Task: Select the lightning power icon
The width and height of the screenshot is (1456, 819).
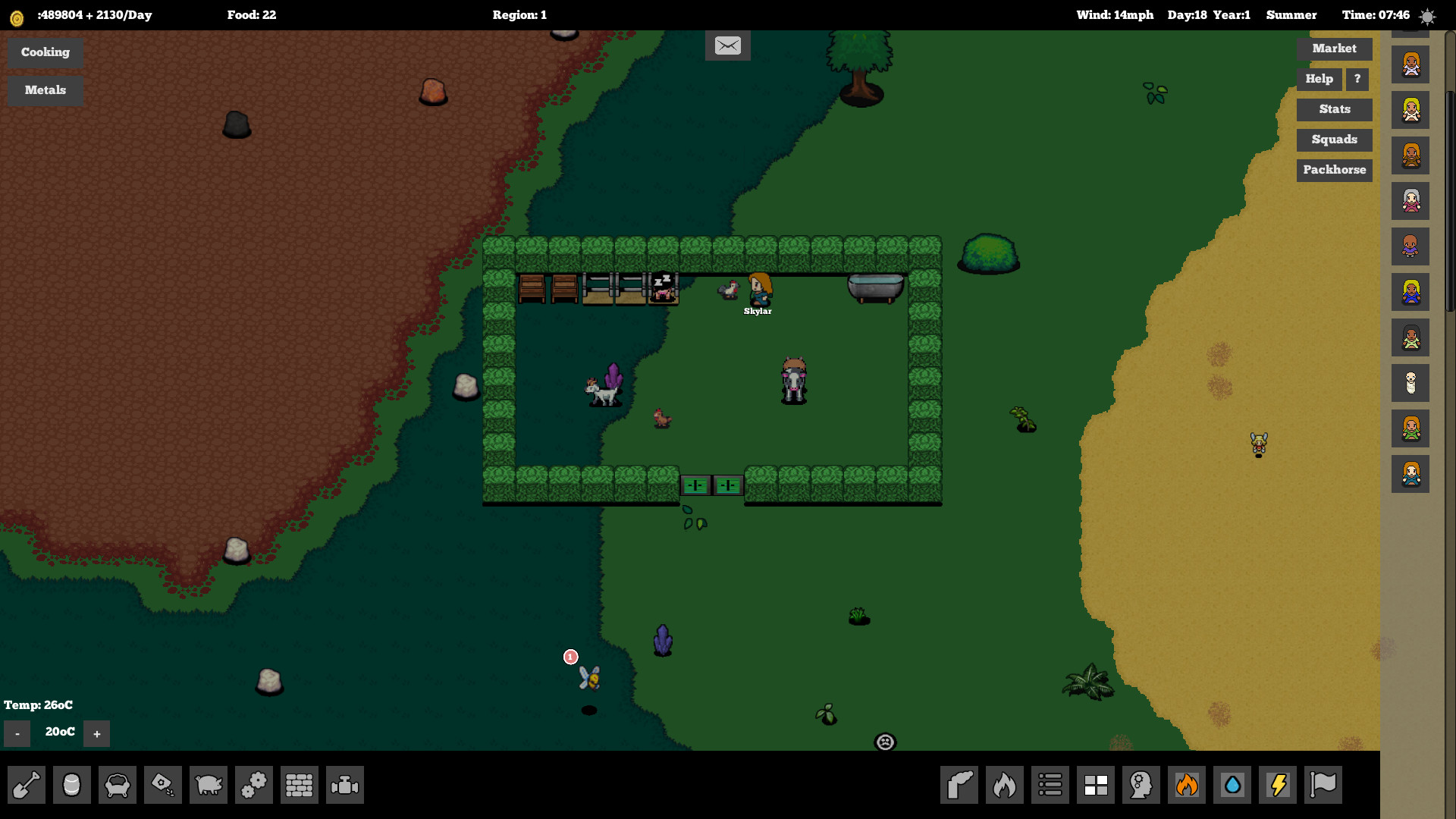Action: (1278, 785)
